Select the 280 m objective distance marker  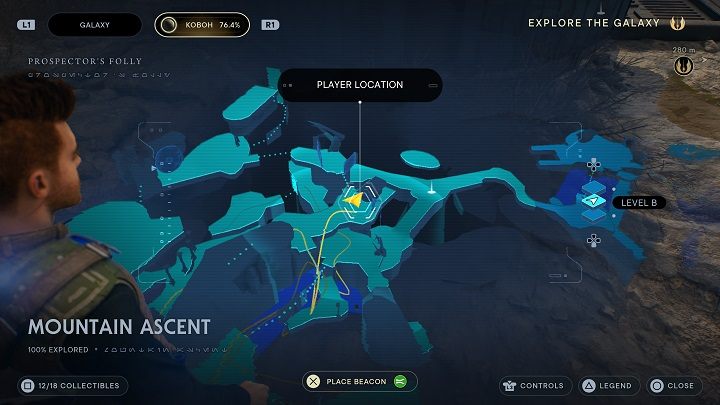(x=685, y=66)
